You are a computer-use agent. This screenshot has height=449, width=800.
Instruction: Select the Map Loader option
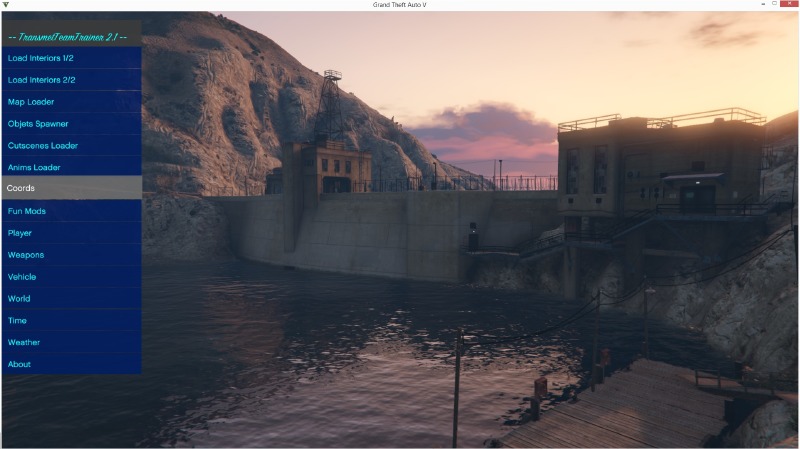click(x=70, y=102)
